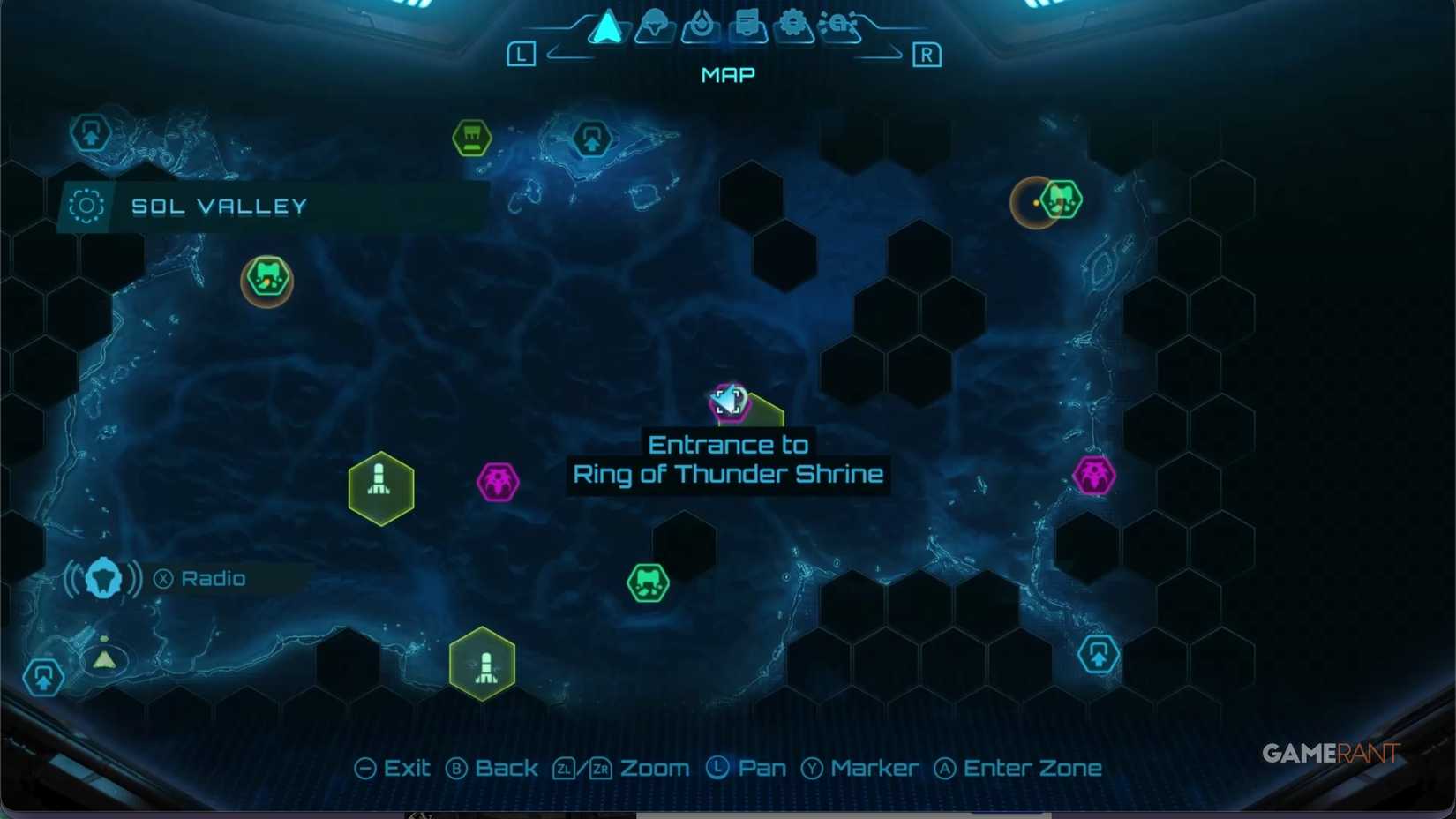Viewport: 1456px width, 819px height.
Task: Click the R shoulder button prompt to switch tabs
Action: click(x=927, y=54)
